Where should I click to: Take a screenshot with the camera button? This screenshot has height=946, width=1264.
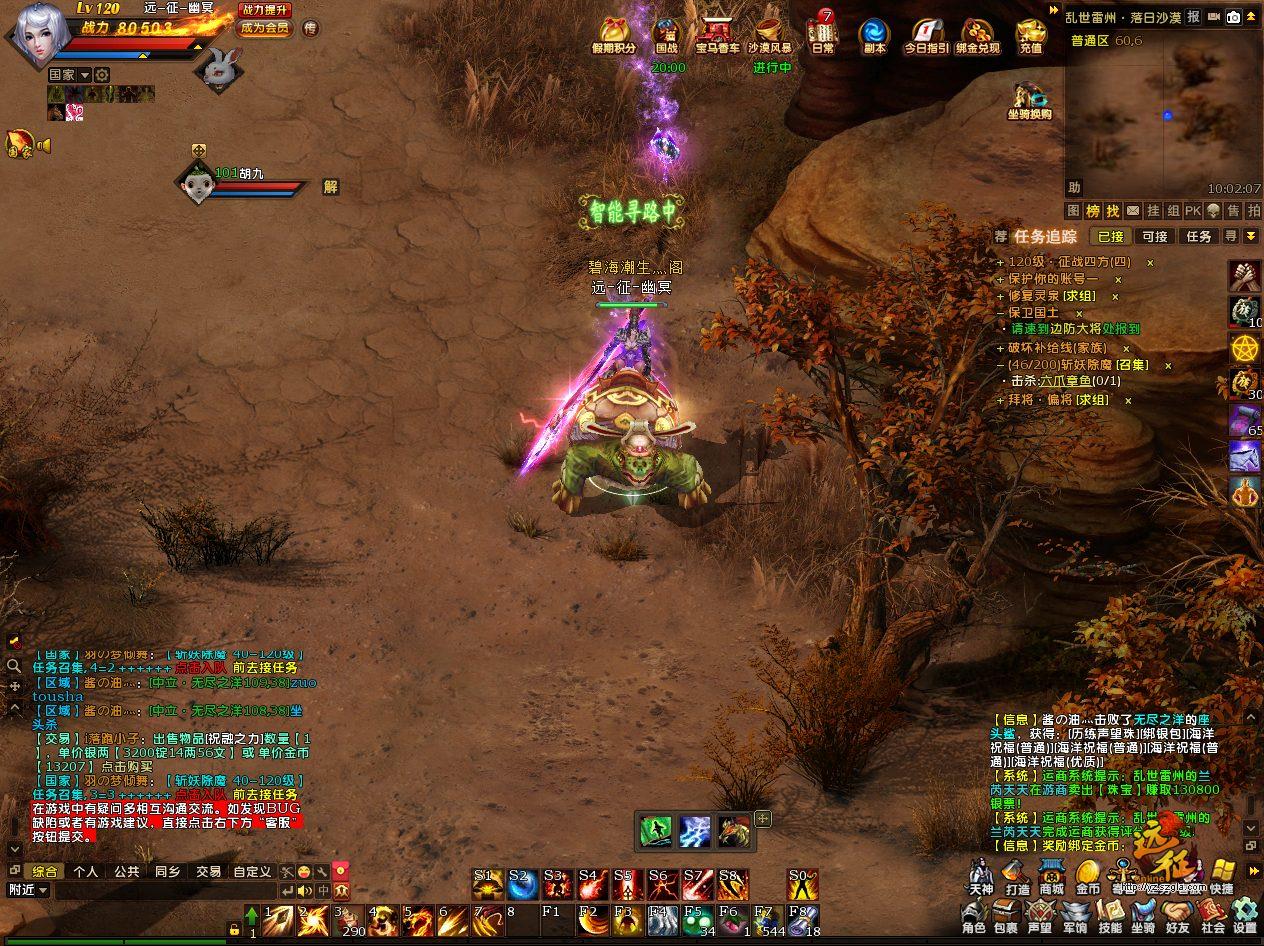(x=1234, y=17)
